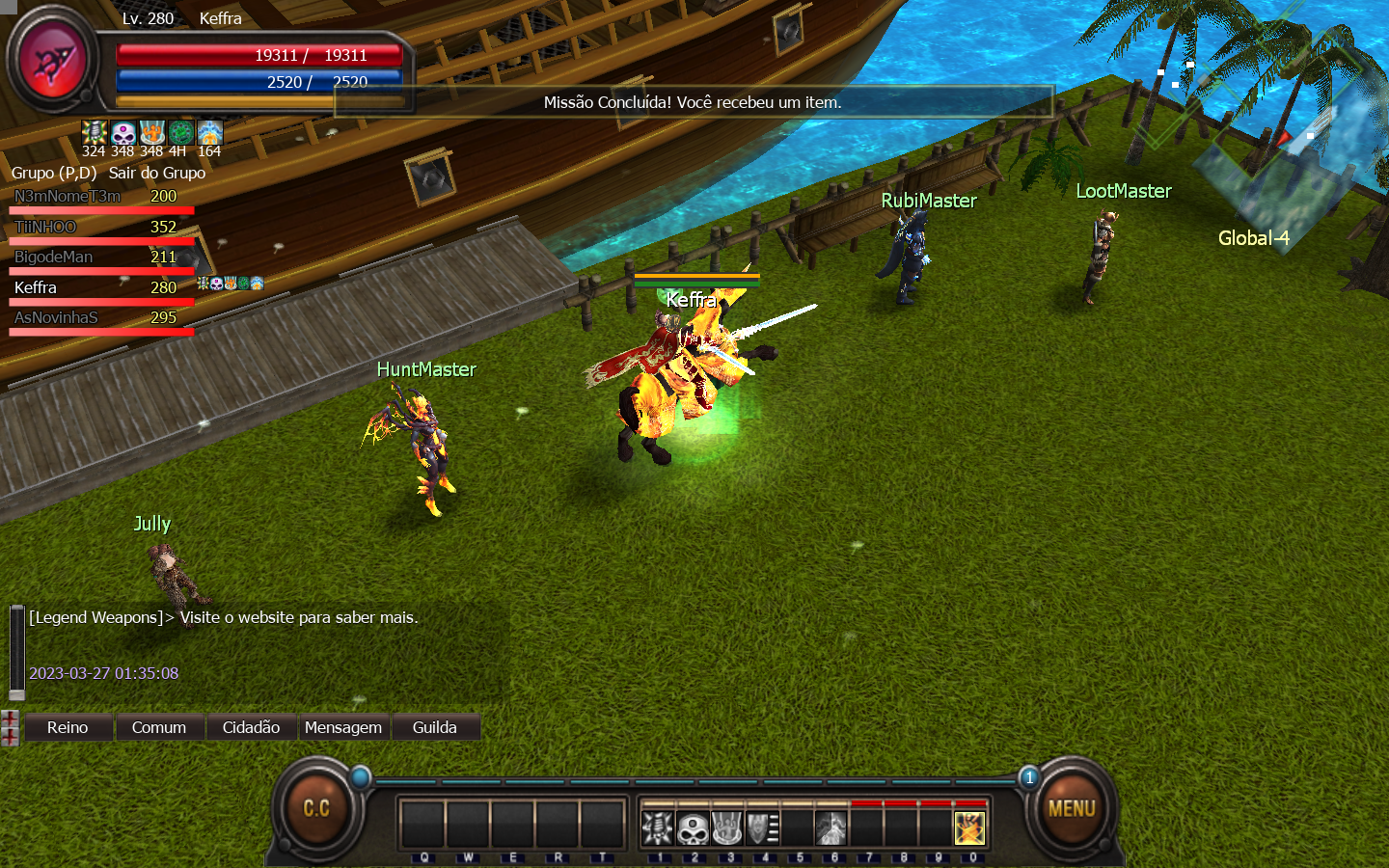This screenshot has height=868, width=1389.
Task: Activate the shield skill with bars
Action: pos(762,828)
